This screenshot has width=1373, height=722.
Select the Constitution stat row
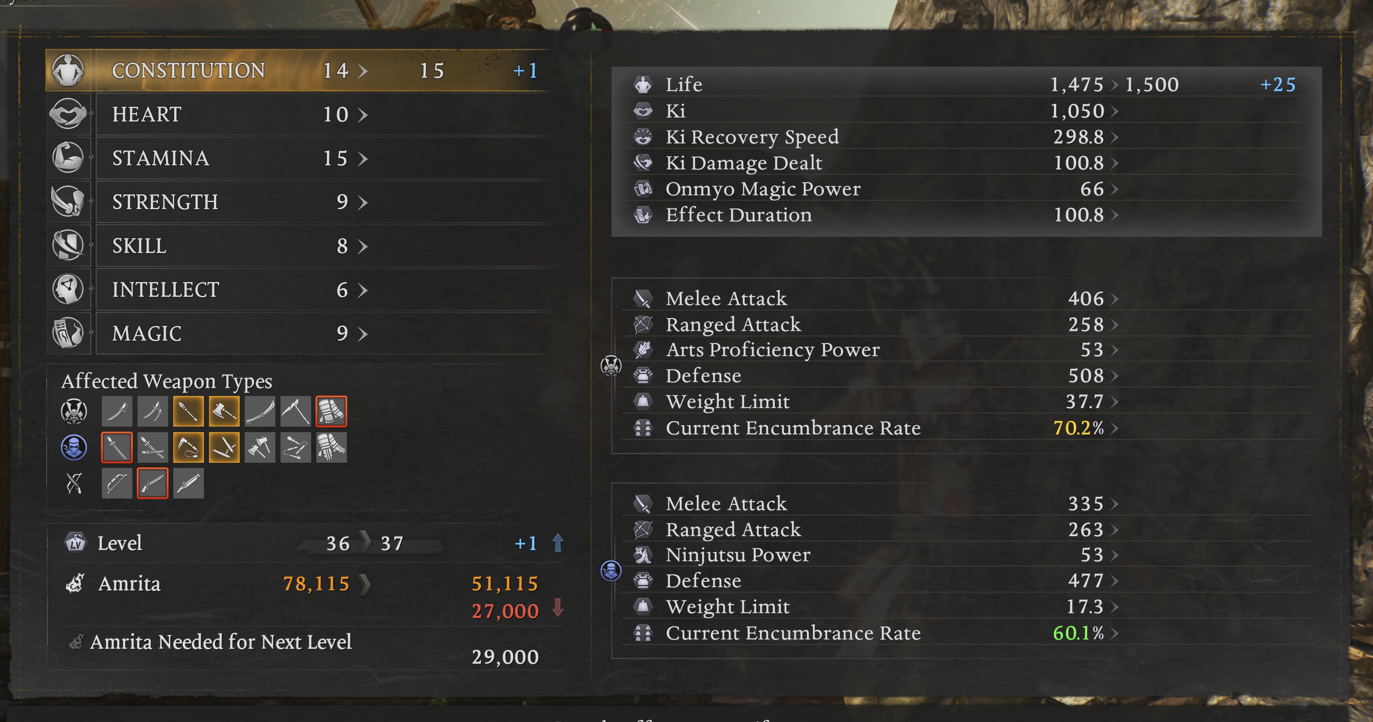300,71
